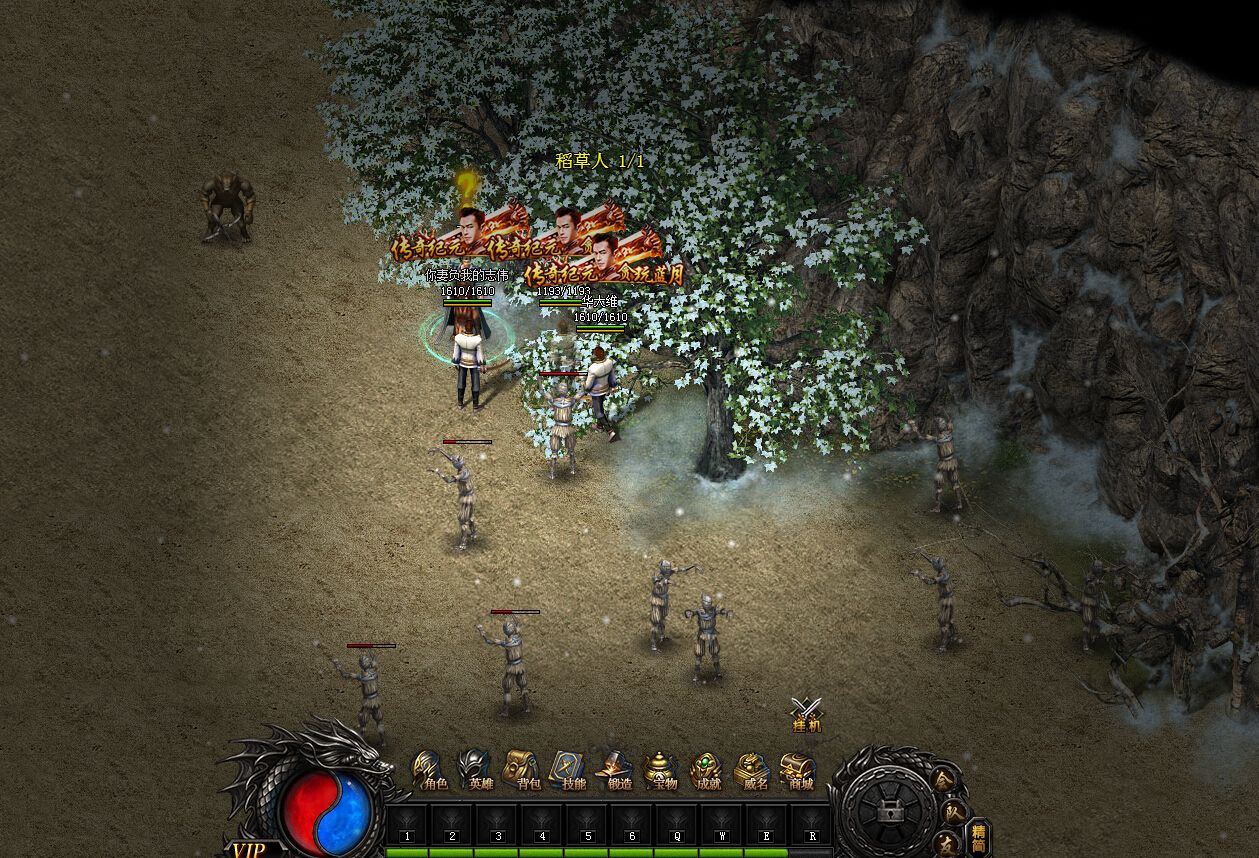Screen dimensions: 1259x858
Task: Click the 会 guild round button
Action: pos(943,779)
